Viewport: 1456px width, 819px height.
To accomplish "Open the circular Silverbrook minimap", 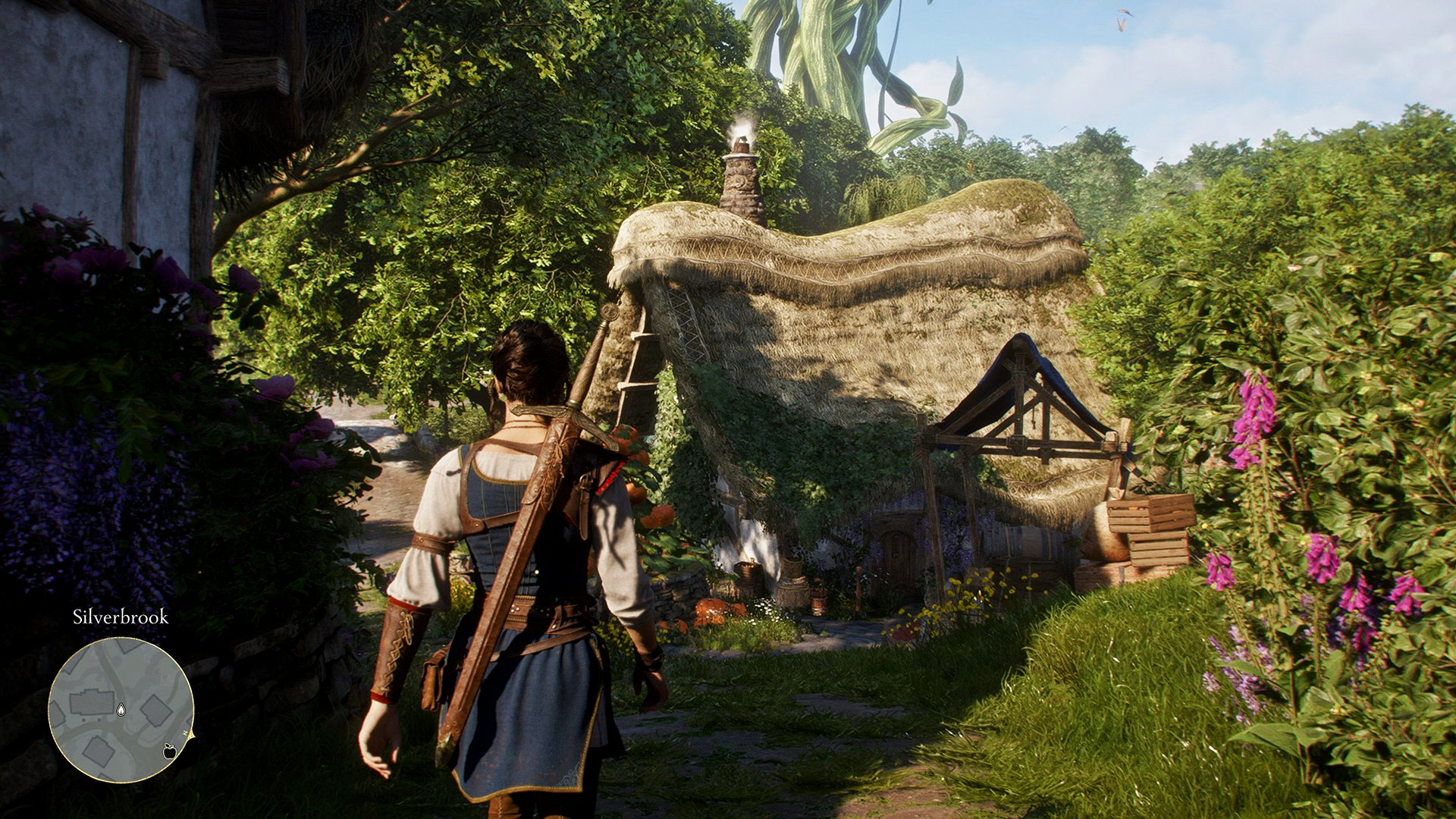I will [121, 709].
